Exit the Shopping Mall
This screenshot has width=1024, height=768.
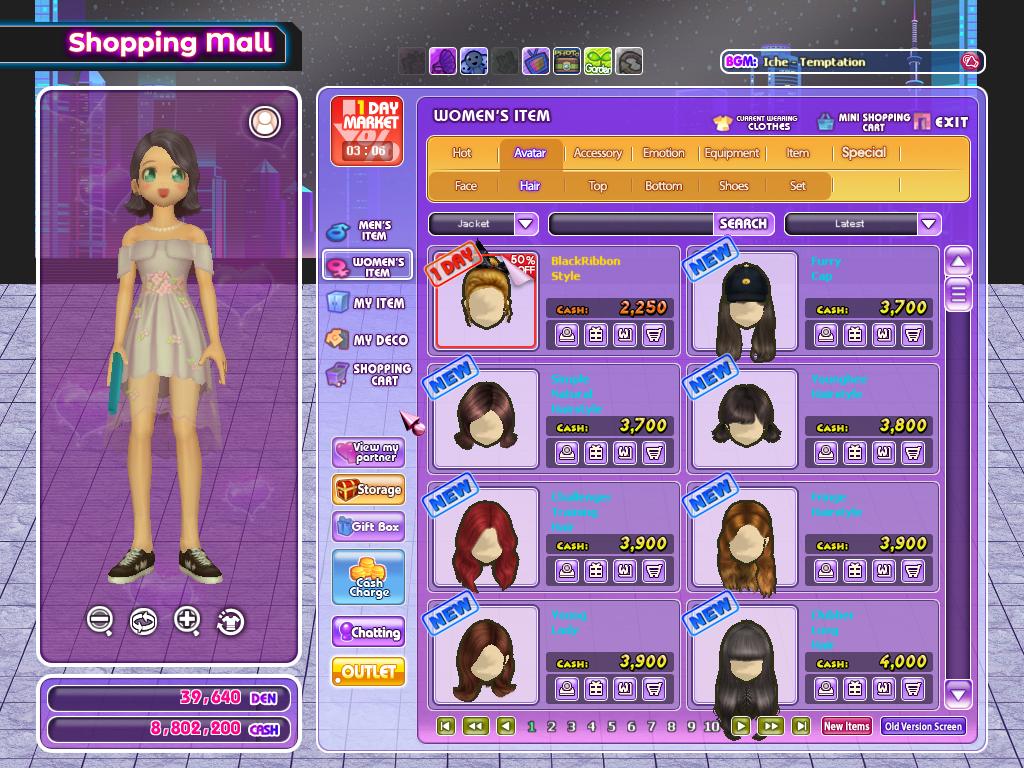[940, 122]
